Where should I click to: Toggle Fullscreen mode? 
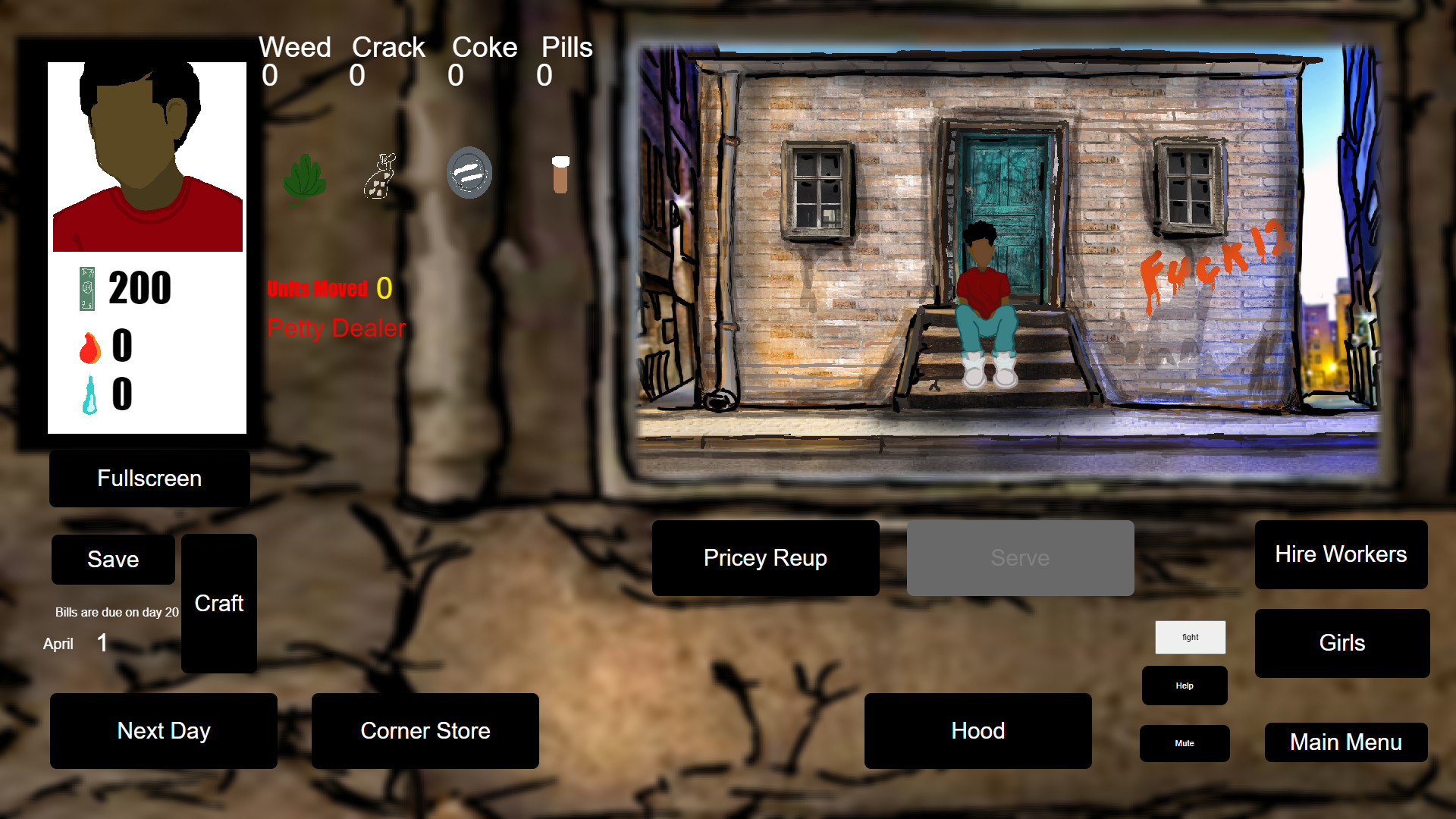149,478
